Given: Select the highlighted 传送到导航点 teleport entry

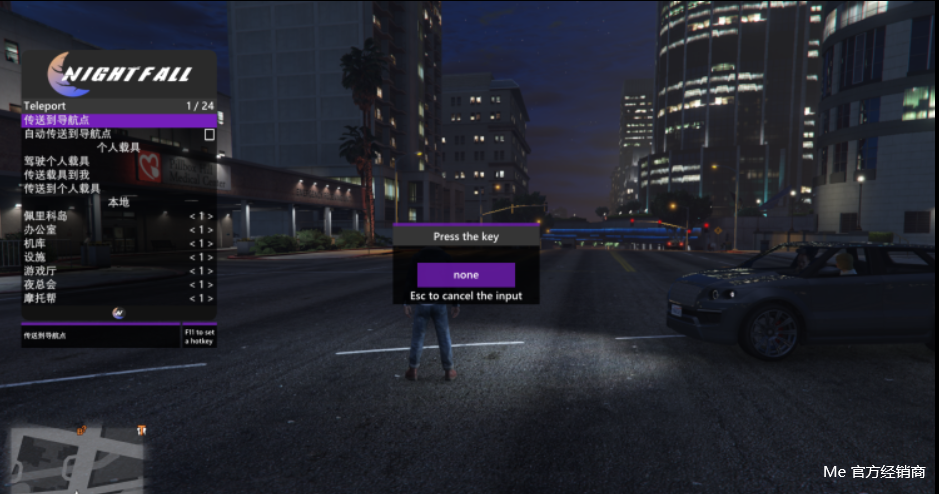Looking at the screenshot, I should 119,120.
